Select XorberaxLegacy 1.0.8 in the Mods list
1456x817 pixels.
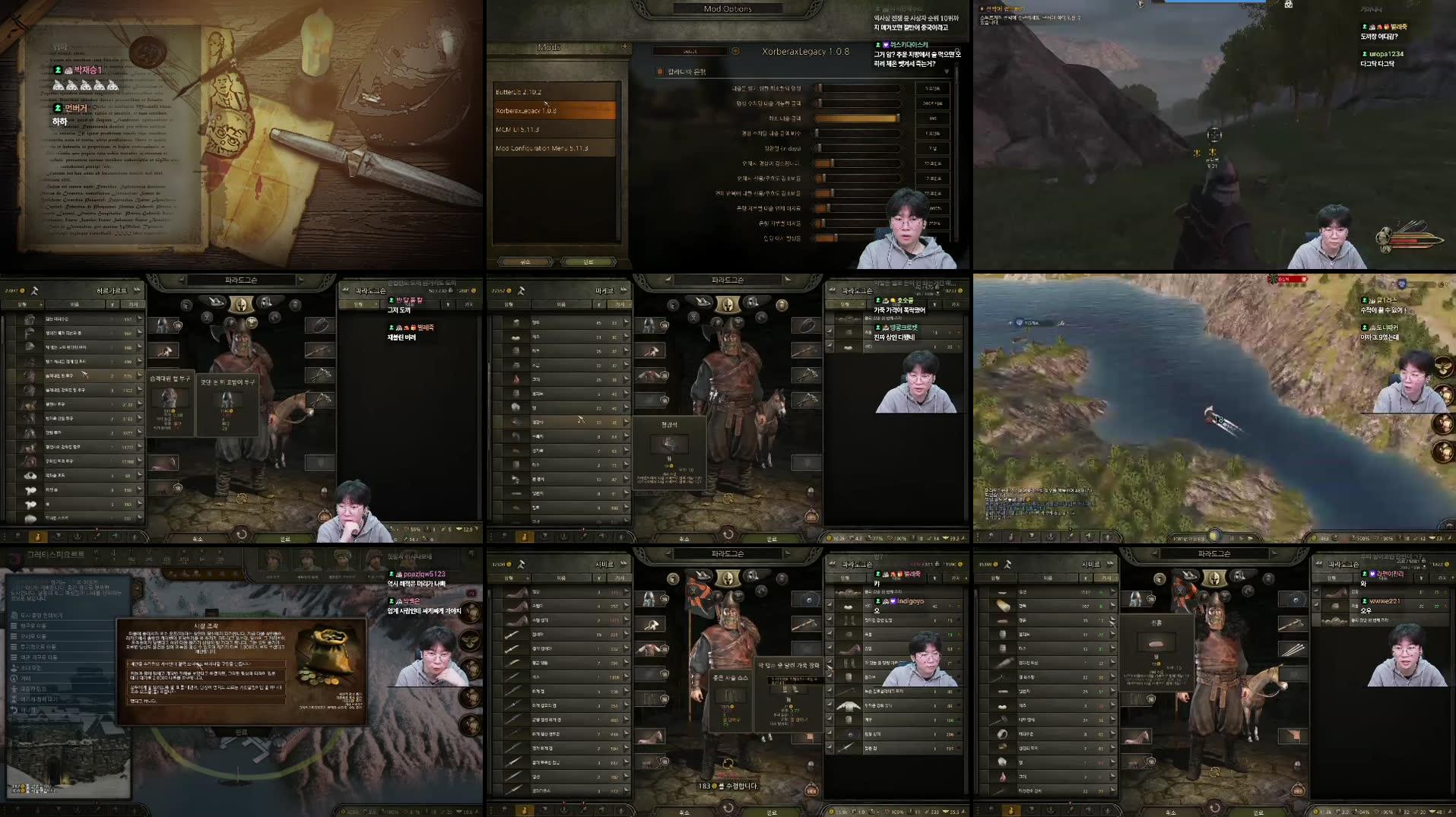click(553, 109)
